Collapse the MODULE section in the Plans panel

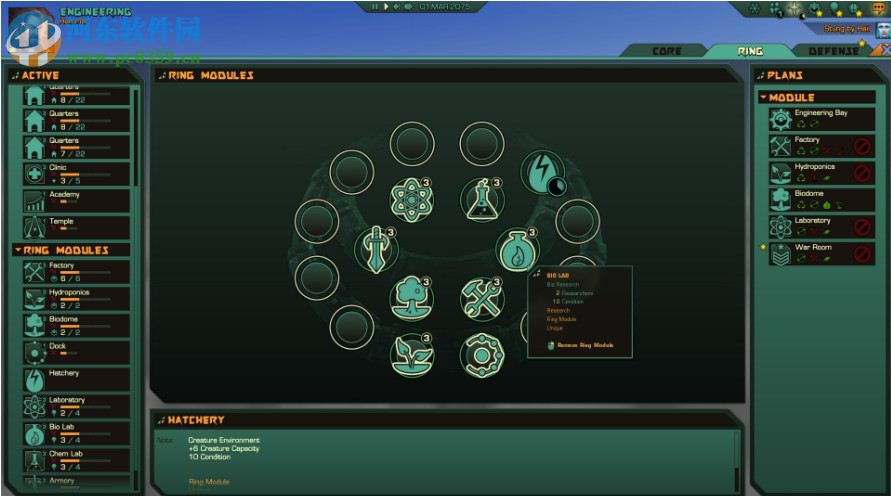pos(763,97)
